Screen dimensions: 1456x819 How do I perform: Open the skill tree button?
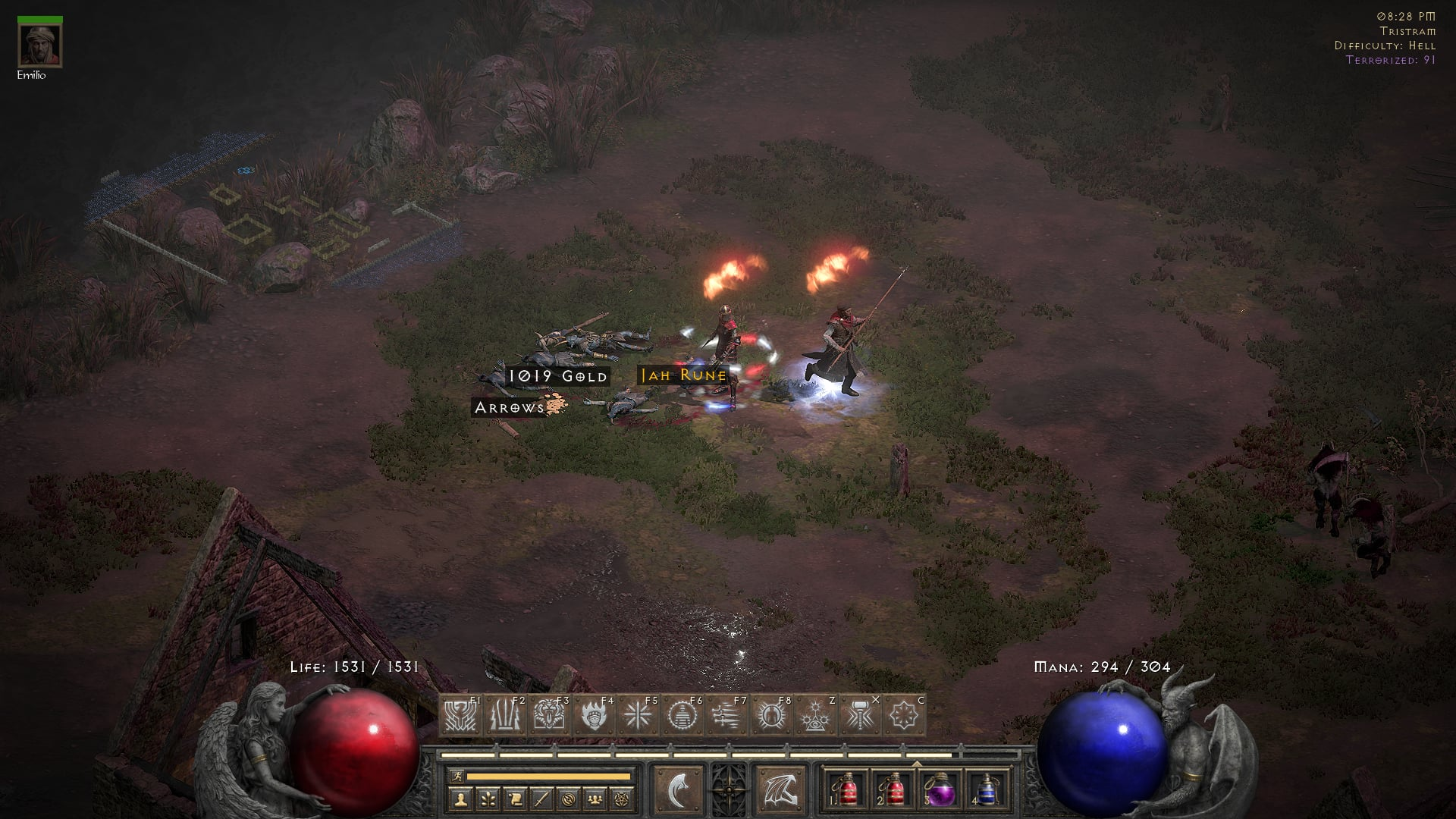[x=488, y=798]
